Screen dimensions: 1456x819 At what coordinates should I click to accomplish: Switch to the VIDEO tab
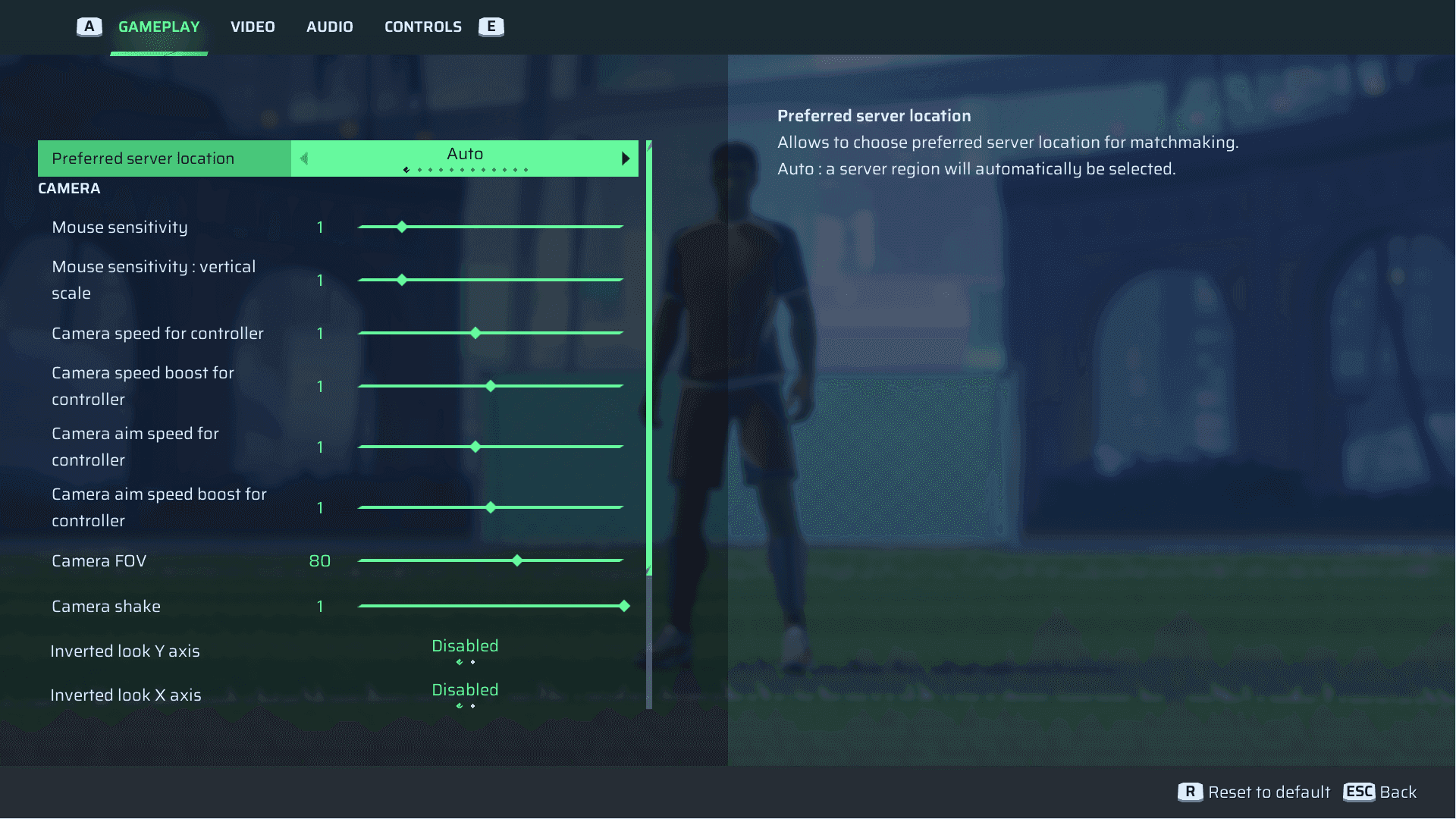tap(253, 26)
